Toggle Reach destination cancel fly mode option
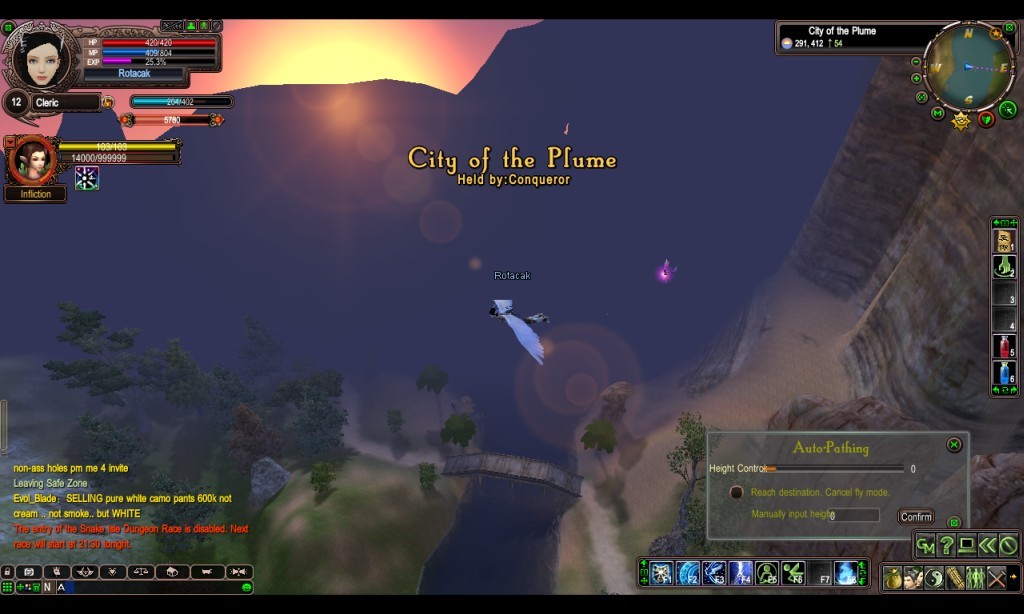Screen dimensions: 1024x614 point(737,492)
